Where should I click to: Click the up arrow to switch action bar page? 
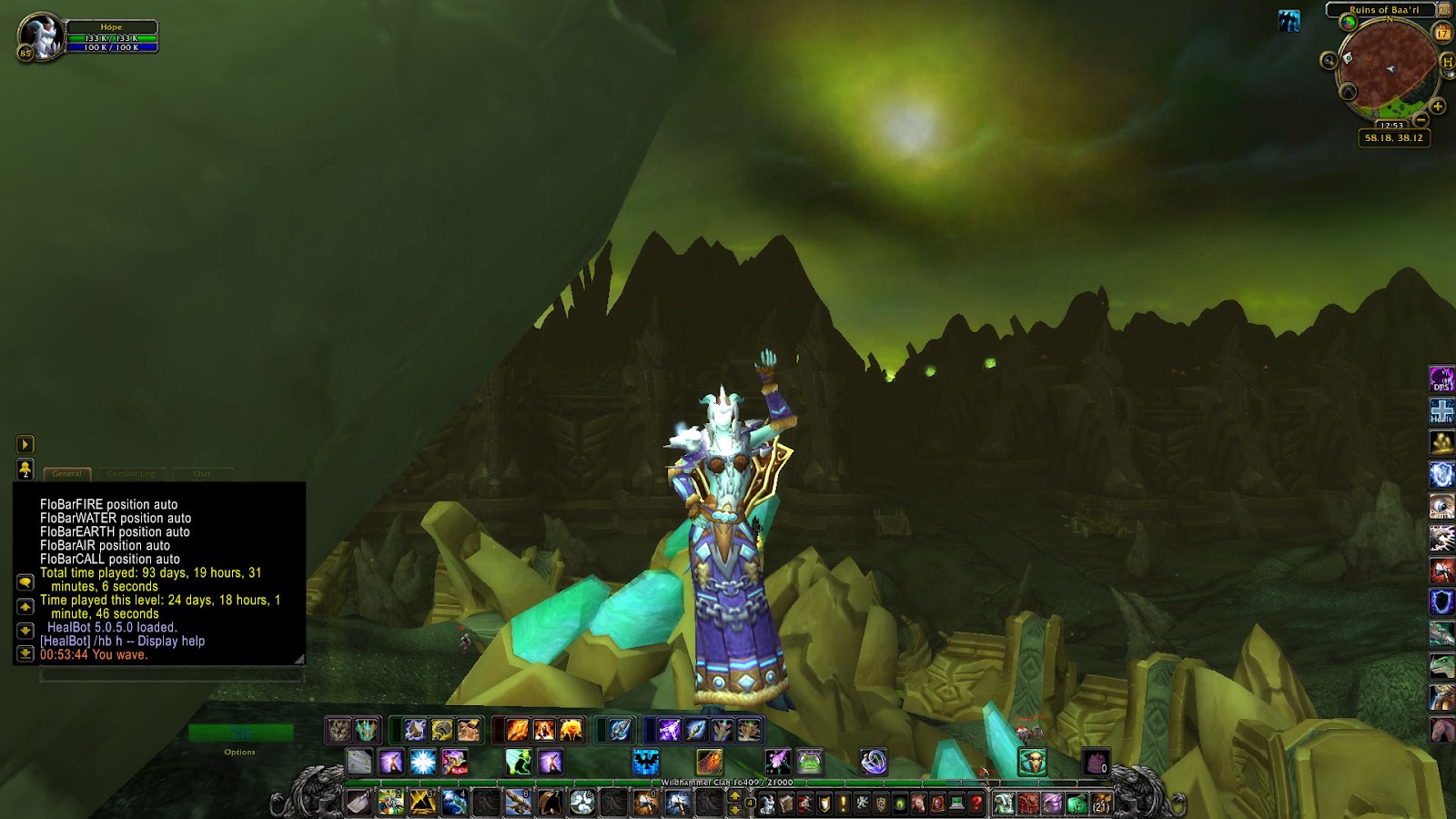pyautogui.click(x=735, y=794)
